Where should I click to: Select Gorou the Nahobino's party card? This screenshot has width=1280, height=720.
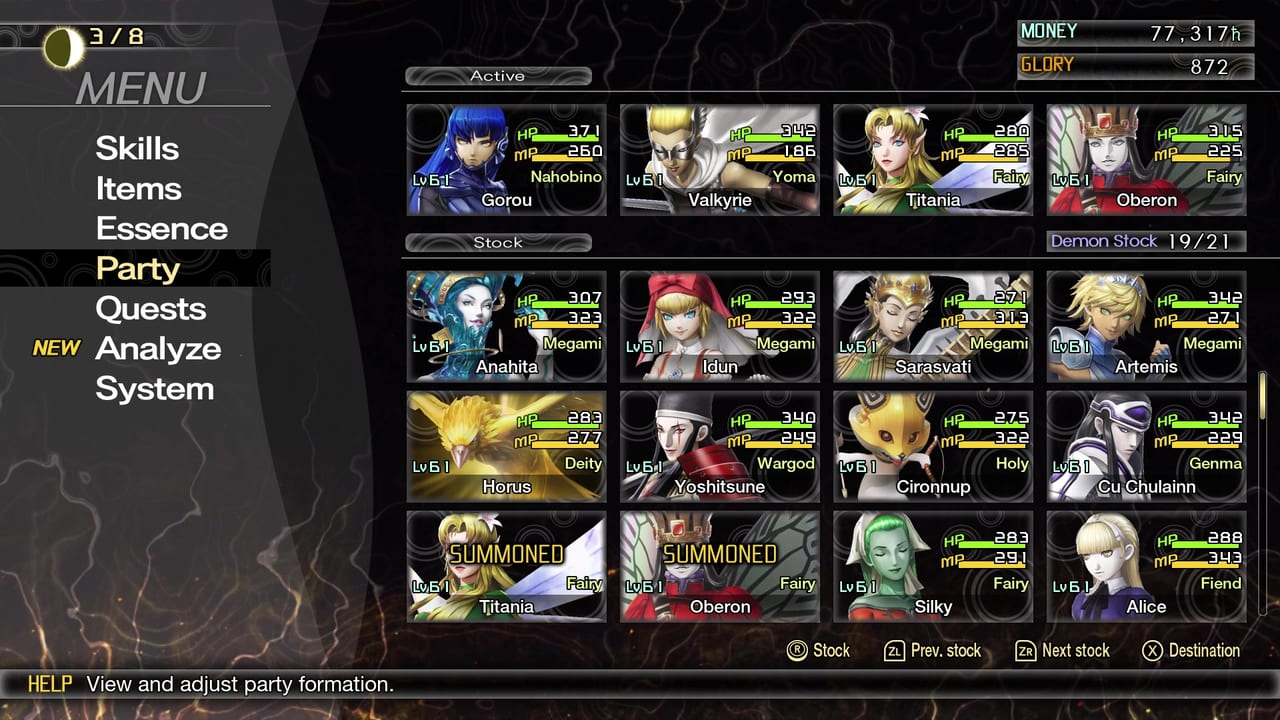click(506, 160)
